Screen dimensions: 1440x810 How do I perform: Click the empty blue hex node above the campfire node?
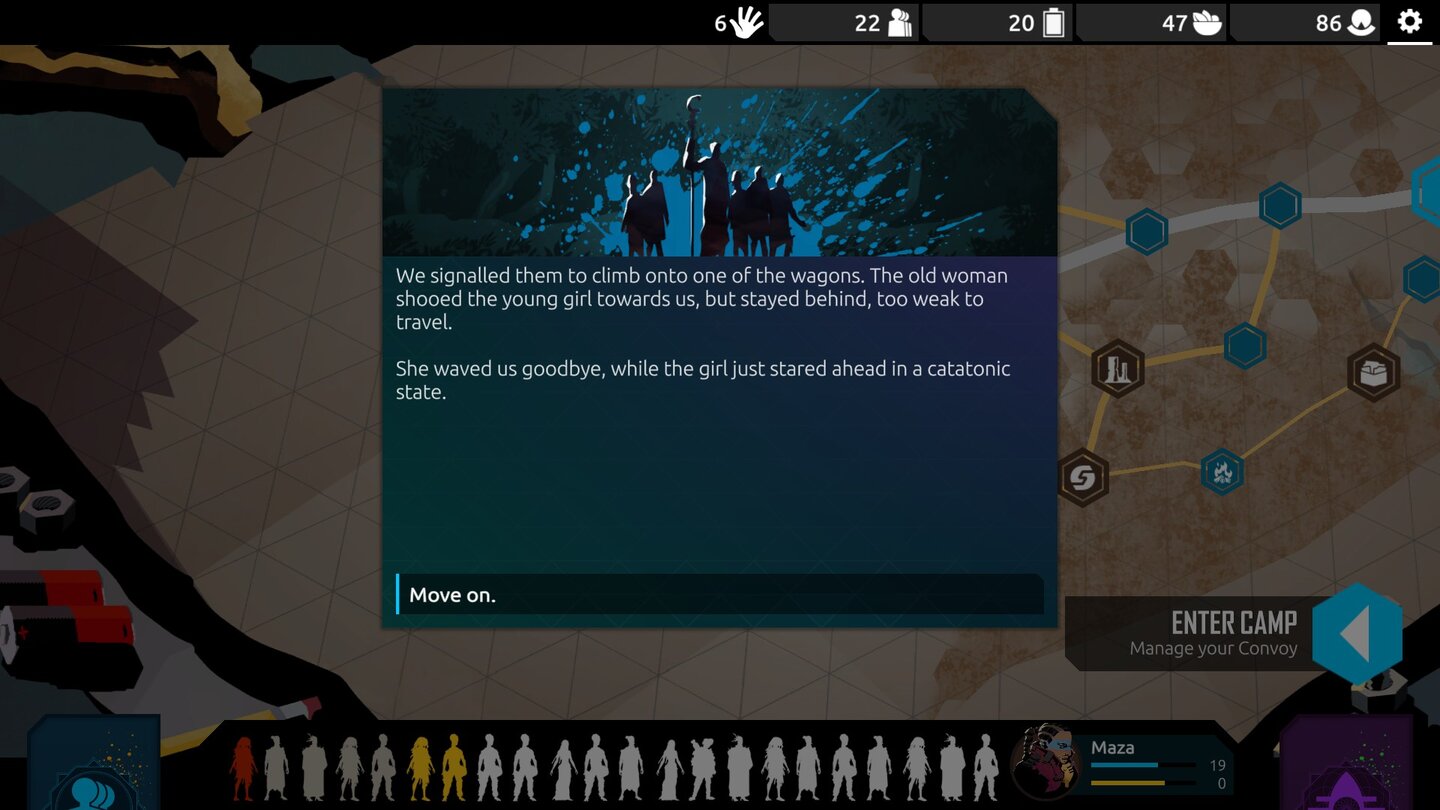click(1246, 347)
